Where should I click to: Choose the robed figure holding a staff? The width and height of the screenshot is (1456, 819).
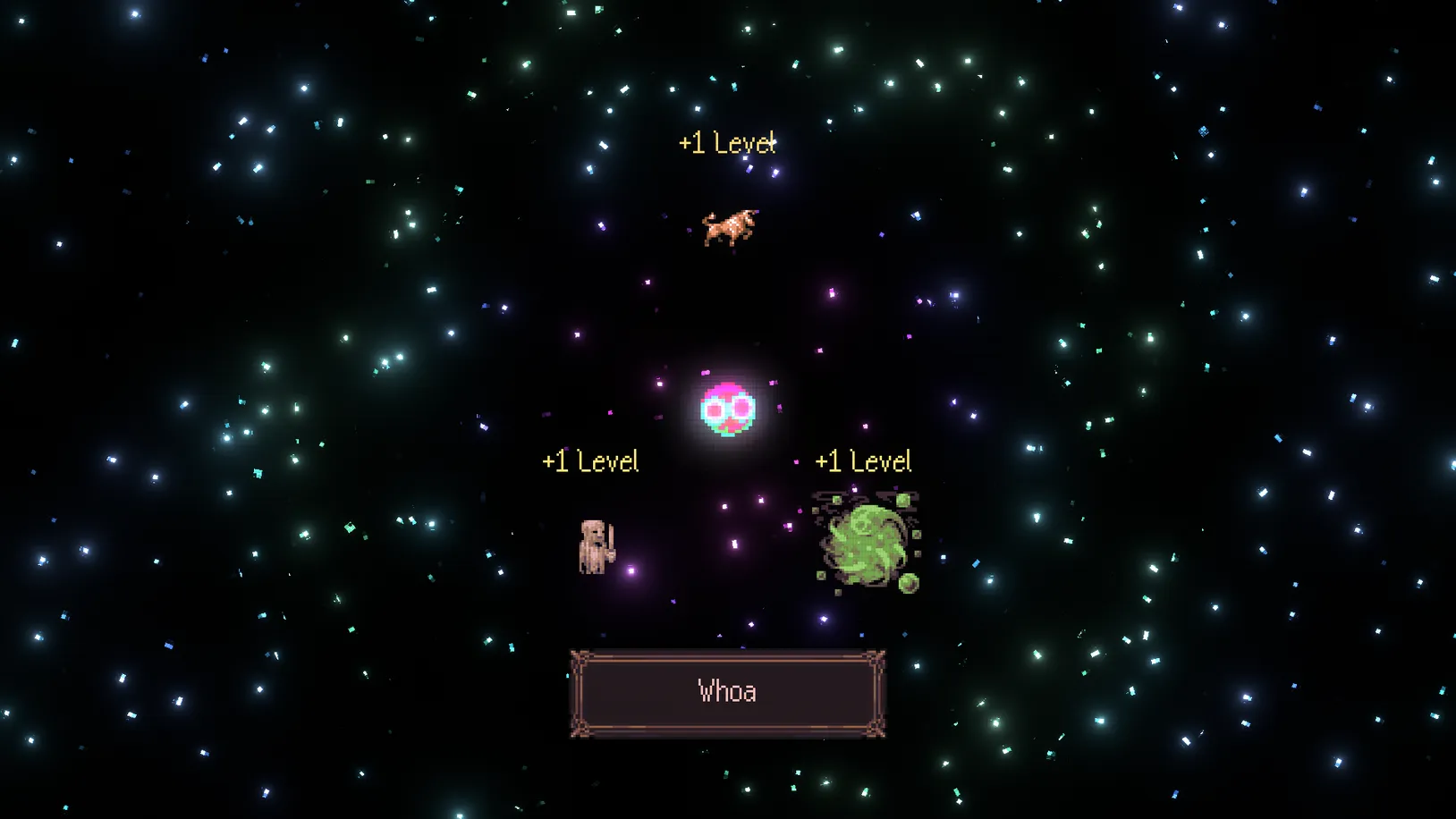[593, 545]
